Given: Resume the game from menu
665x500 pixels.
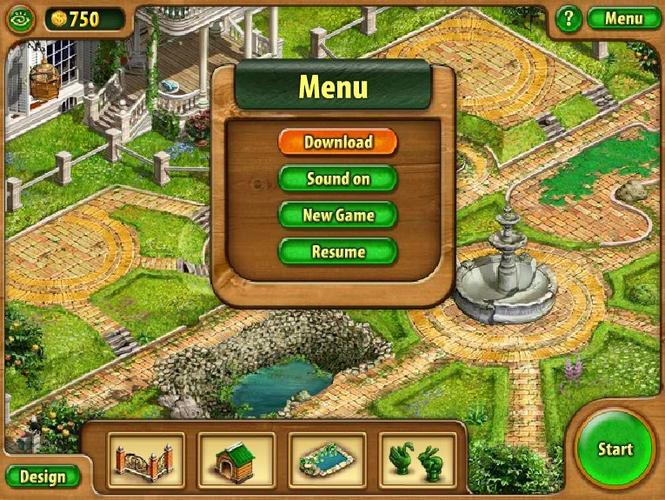Looking at the screenshot, I should (x=338, y=252).
